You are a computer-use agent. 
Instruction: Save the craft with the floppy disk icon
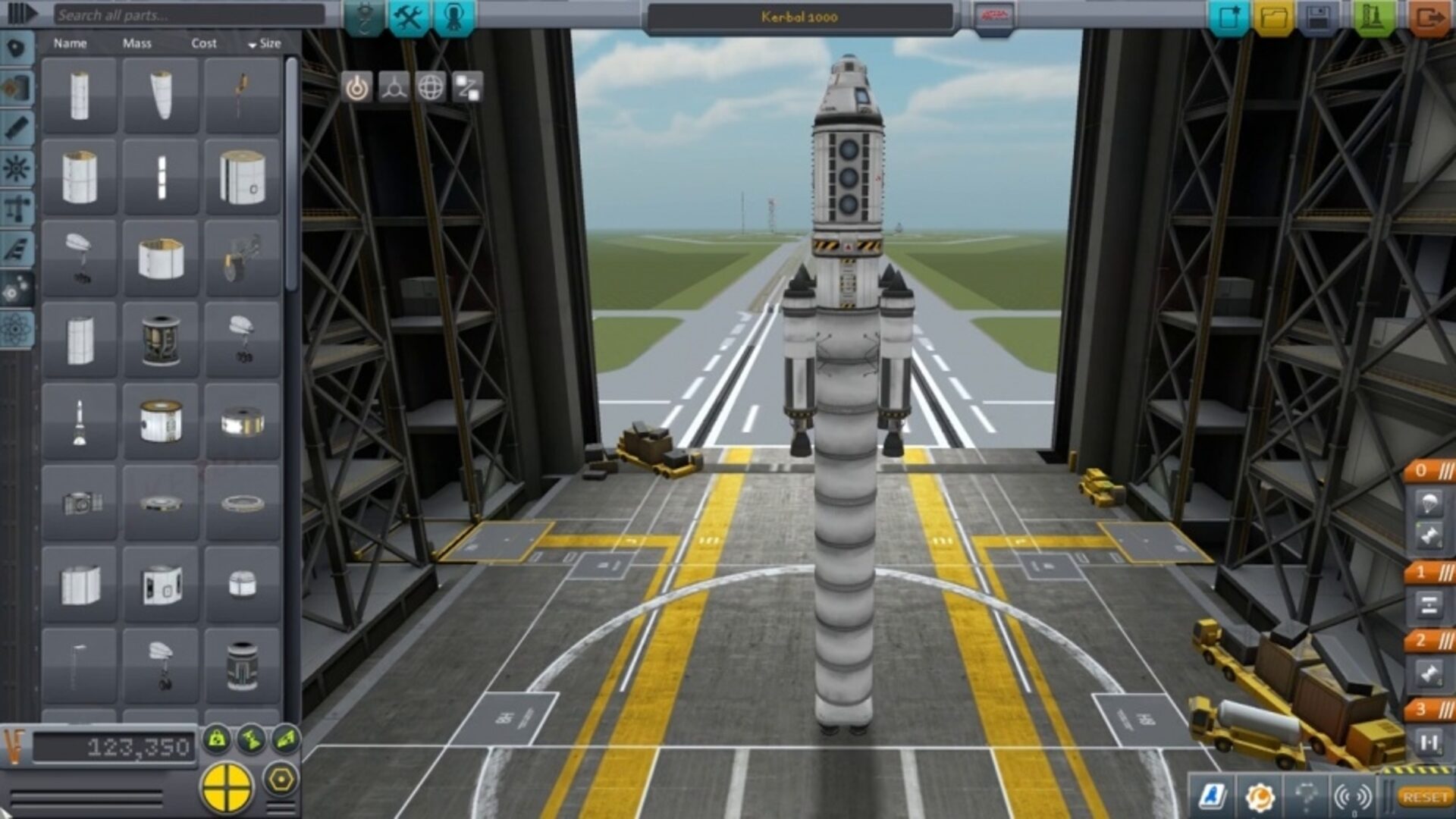[1319, 17]
